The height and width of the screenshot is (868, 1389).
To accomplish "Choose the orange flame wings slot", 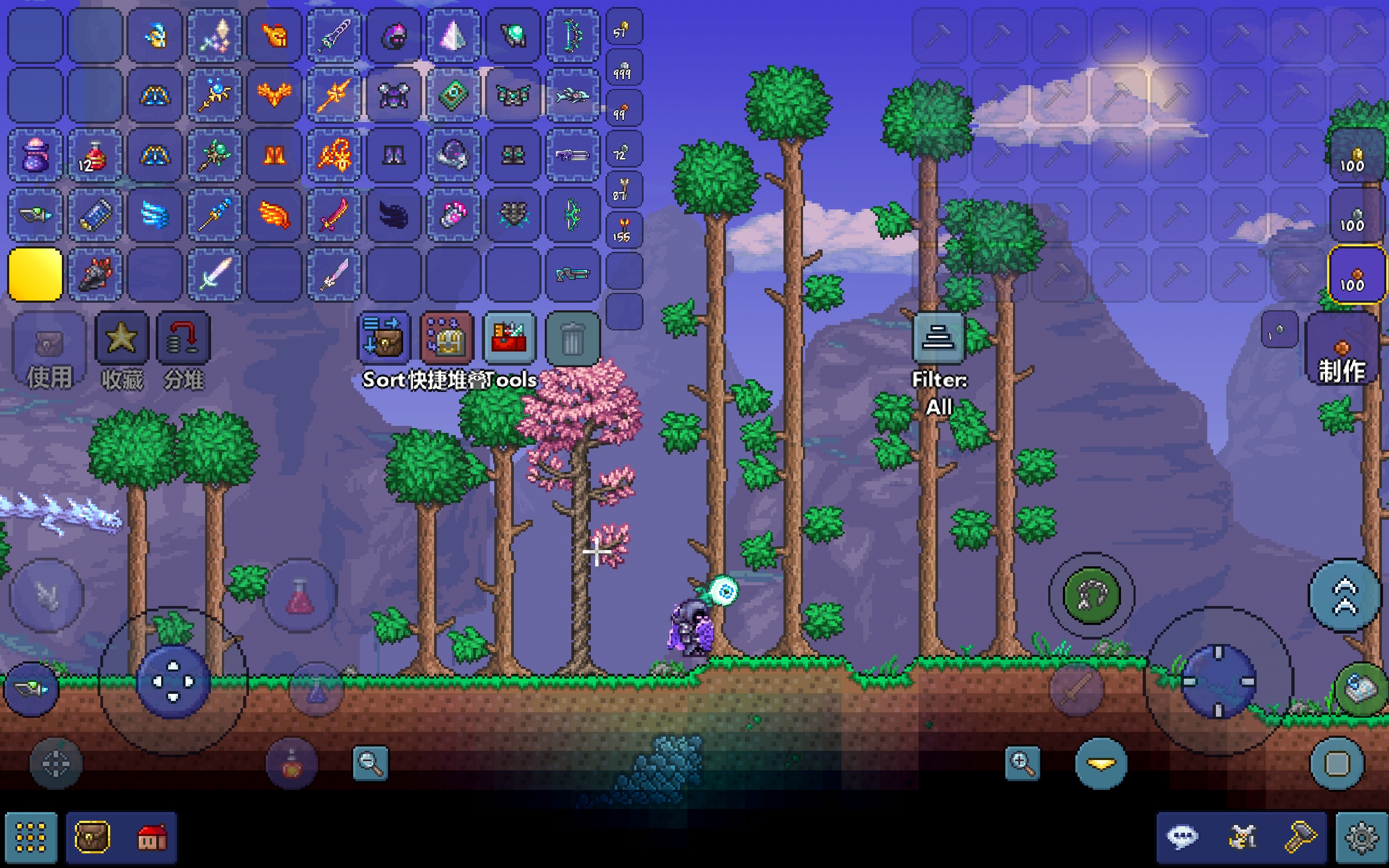I will (x=275, y=215).
